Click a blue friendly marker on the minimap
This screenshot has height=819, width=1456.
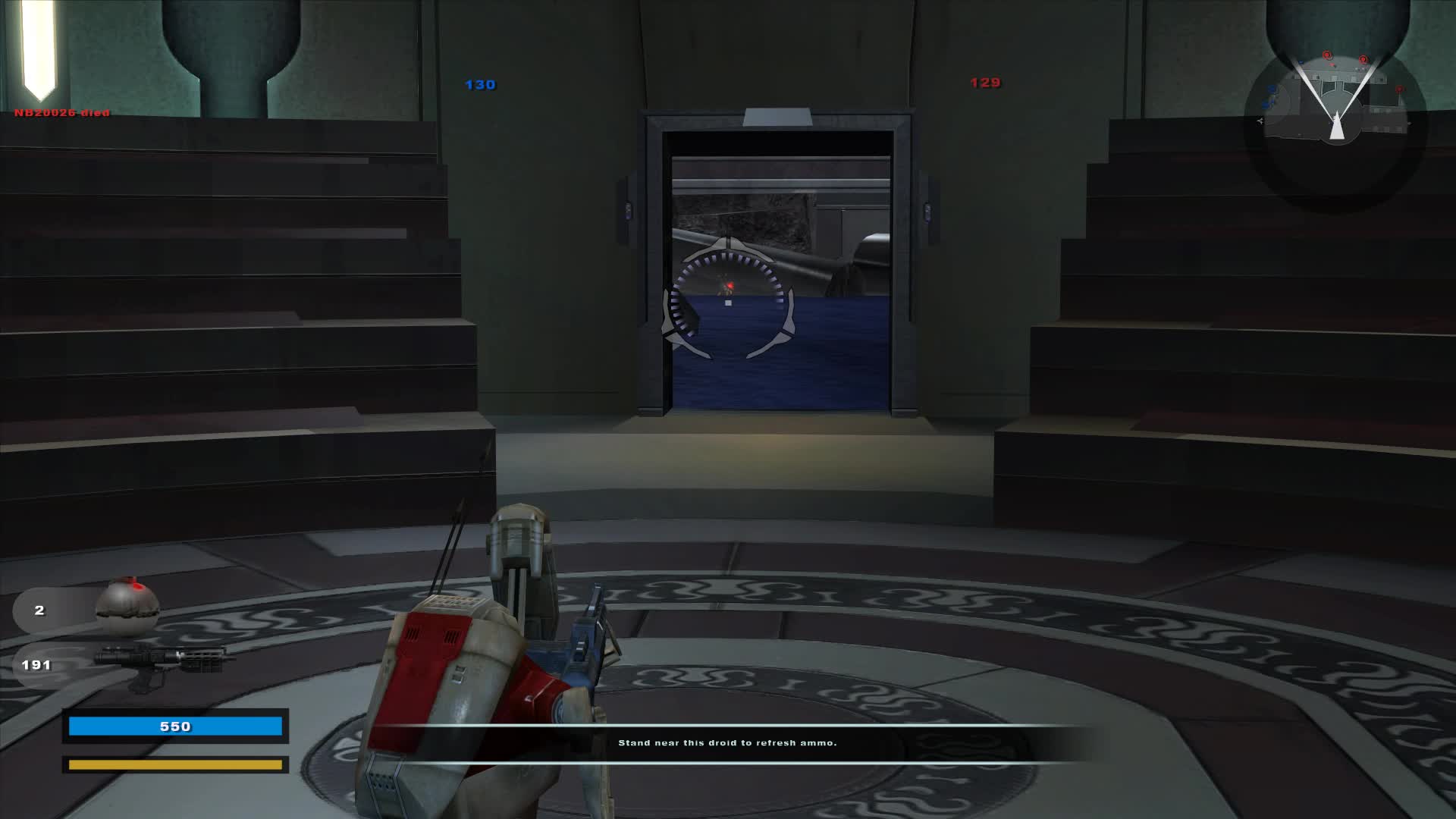point(1271,89)
